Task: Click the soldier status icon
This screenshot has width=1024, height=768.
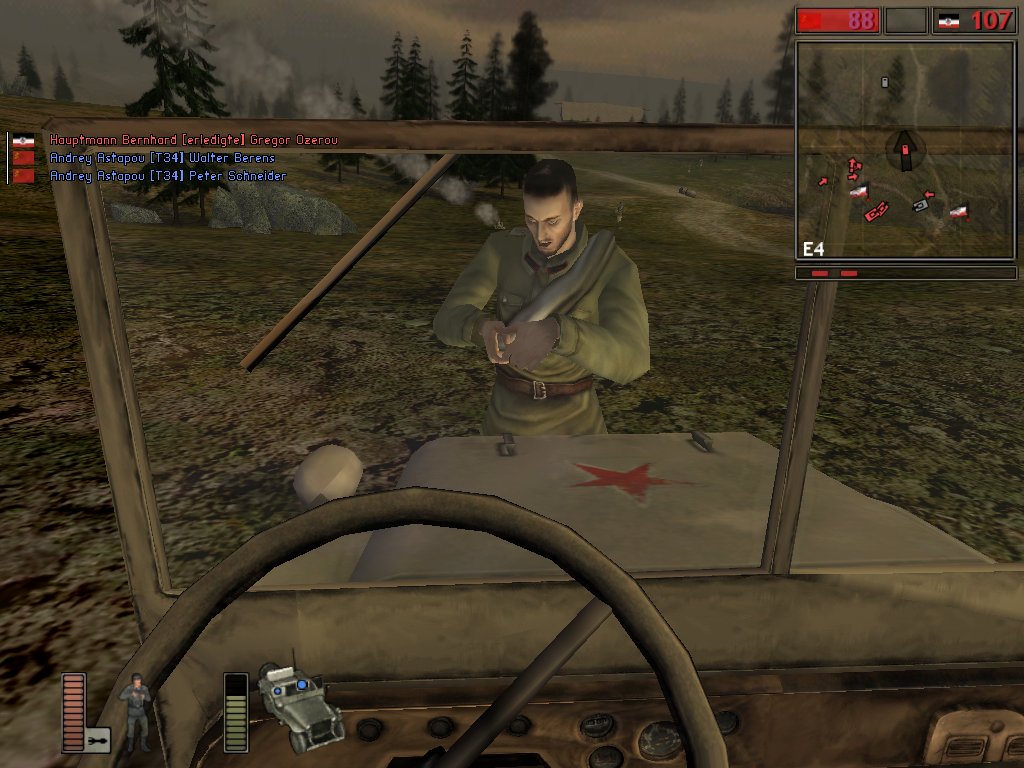Action: tap(135, 712)
